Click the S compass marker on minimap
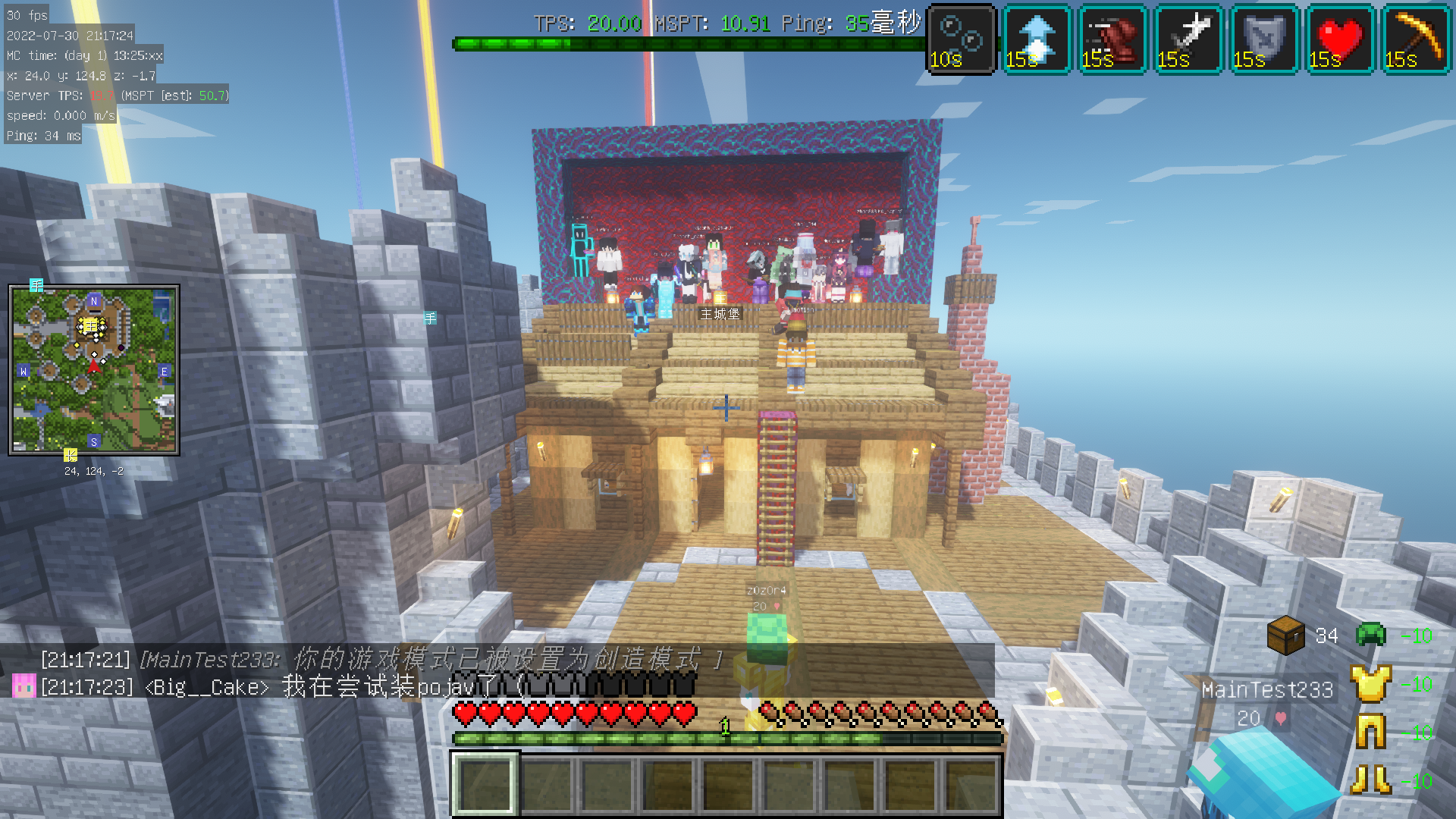Viewport: 1456px width, 819px height. pos(94,441)
